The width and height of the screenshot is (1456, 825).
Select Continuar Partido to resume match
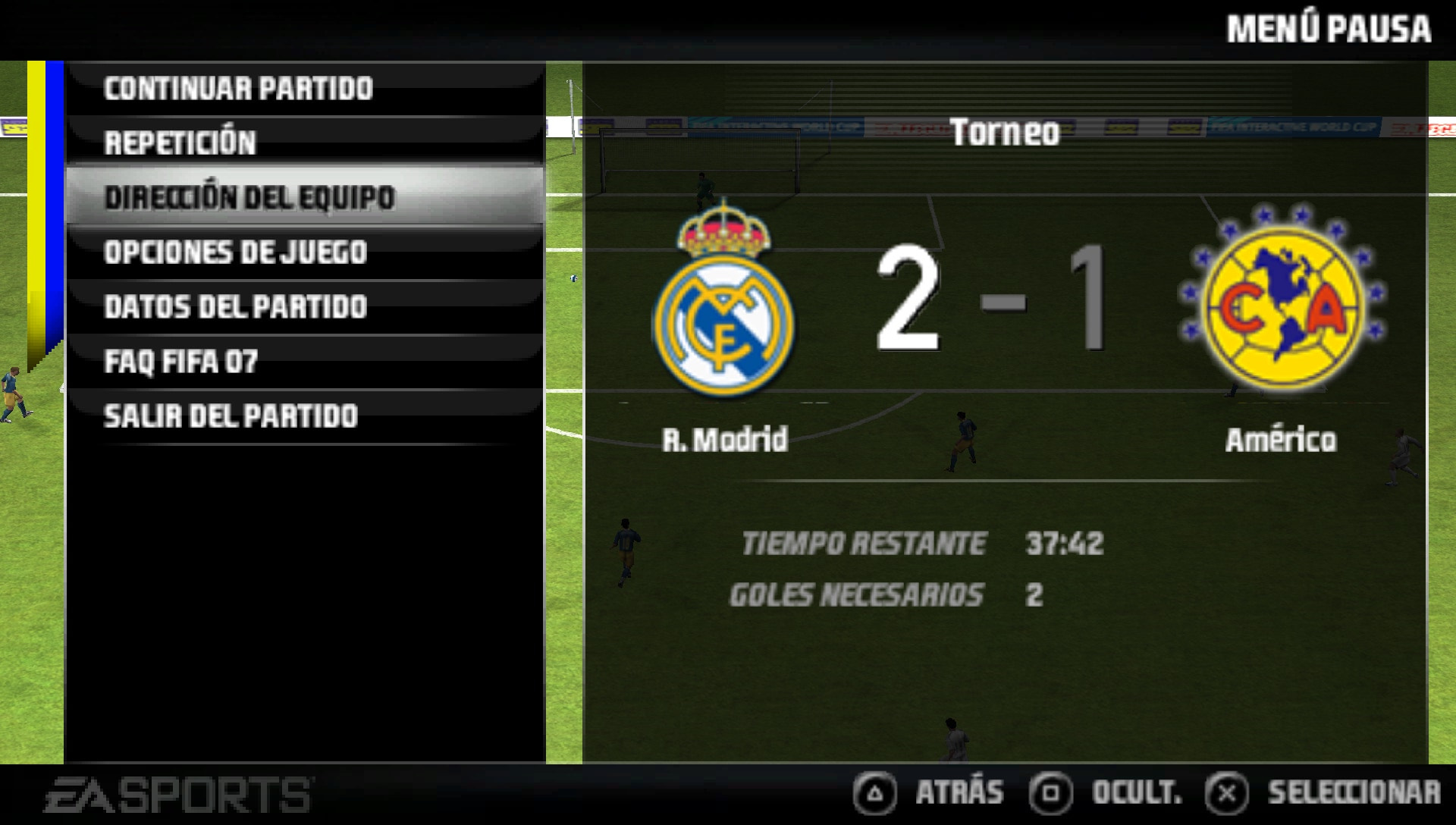pyautogui.click(x=238, y=89)
